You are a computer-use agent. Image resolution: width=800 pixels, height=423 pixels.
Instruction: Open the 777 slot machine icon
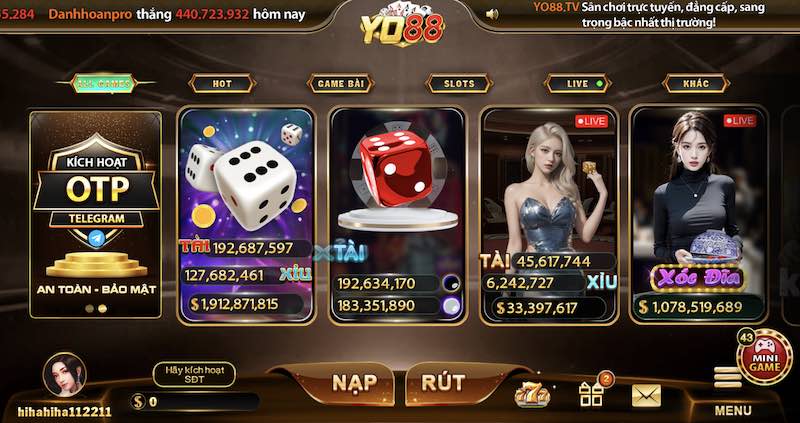click(x=532, y=395)
